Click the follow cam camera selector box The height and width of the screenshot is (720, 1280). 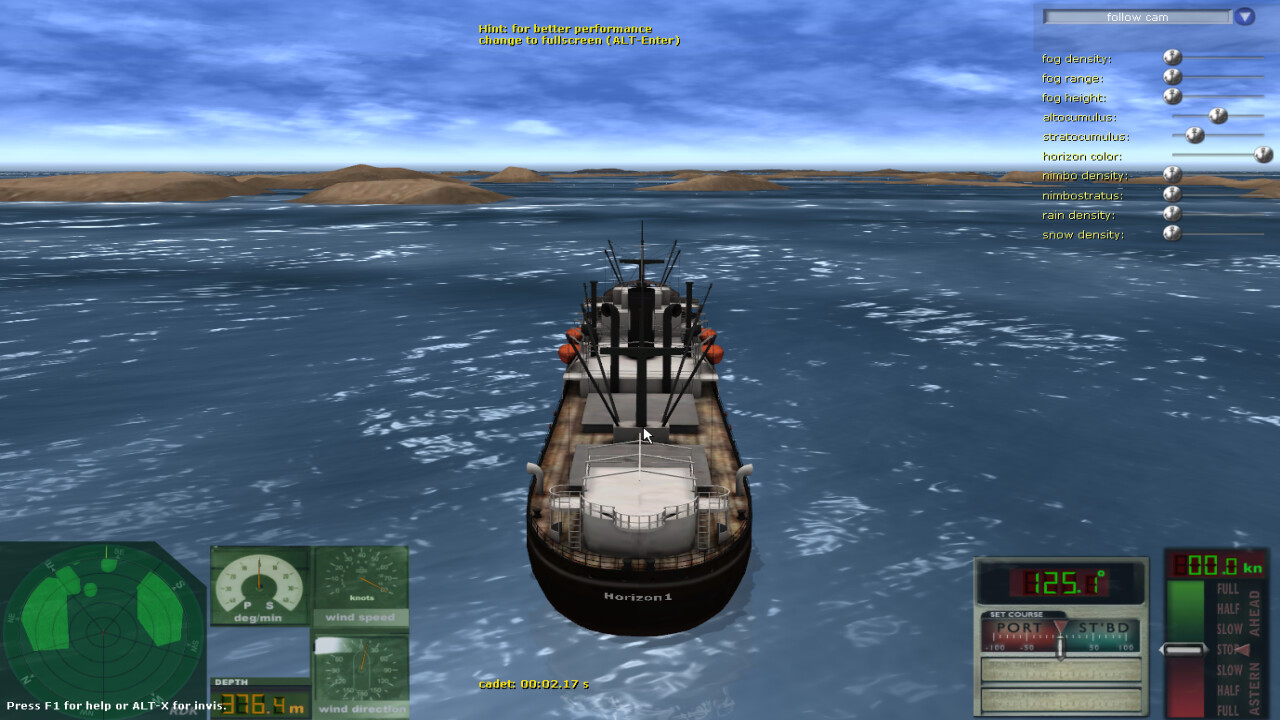[1137, 17]
